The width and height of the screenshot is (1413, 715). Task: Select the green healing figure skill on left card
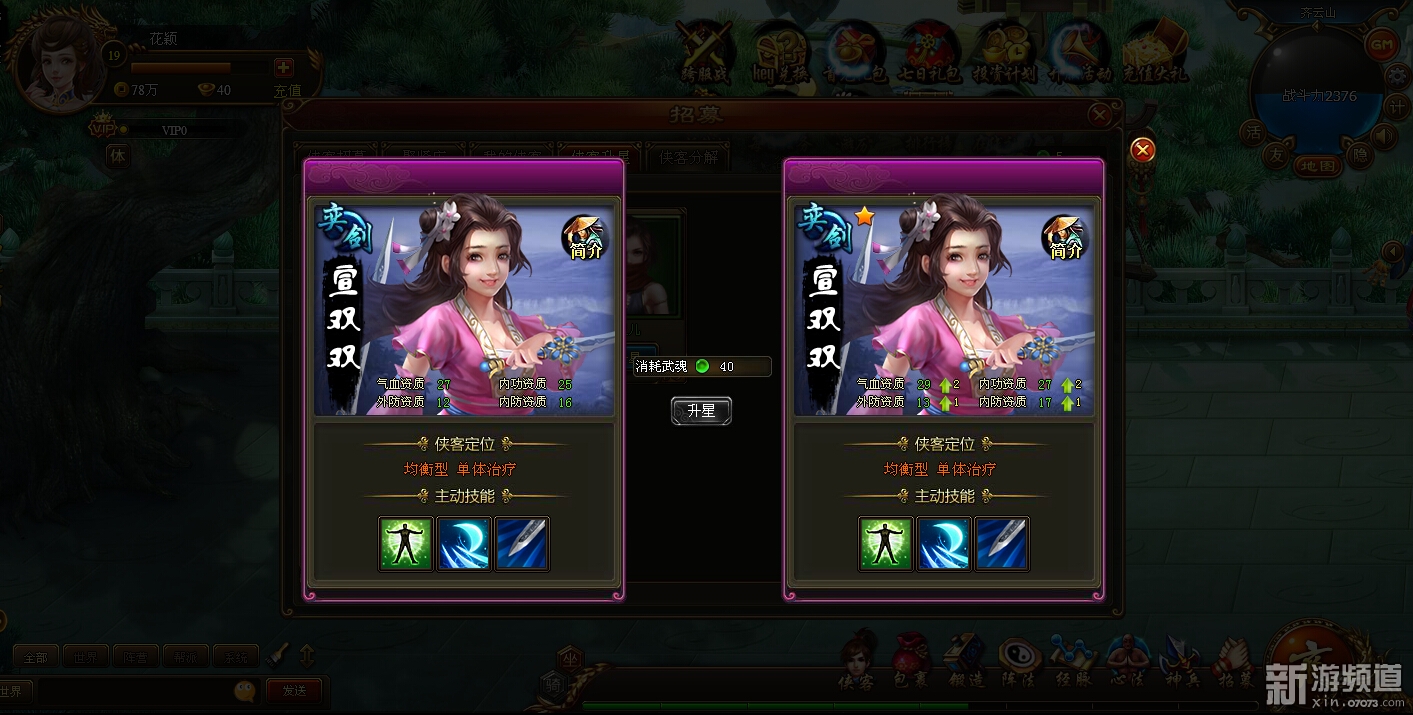405,543
